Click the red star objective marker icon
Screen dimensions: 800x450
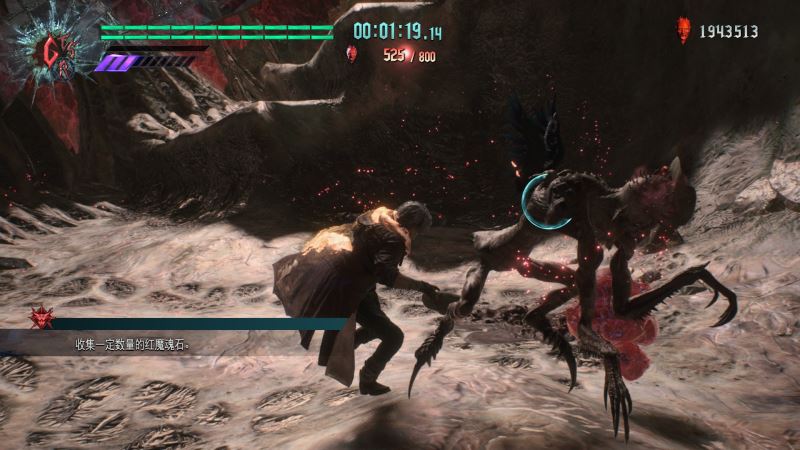[x=42, y=318]
